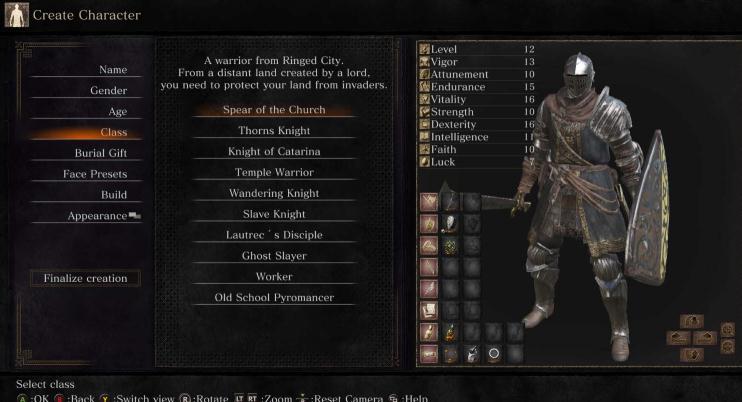Choose the Spear of the Church class

coord(273,109)
